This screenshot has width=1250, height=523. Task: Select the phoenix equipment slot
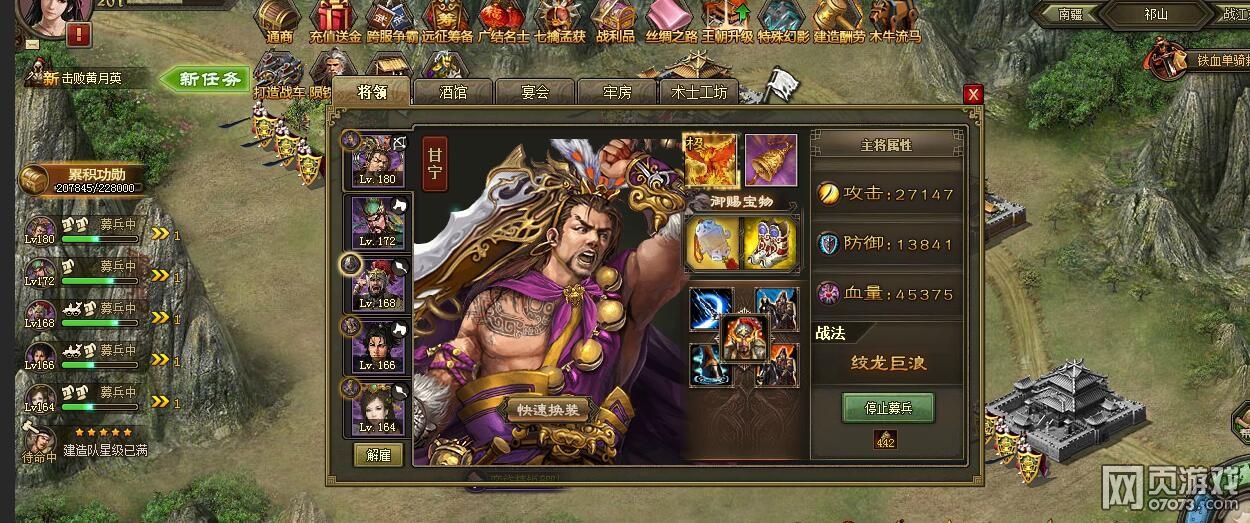click(710, 160)
